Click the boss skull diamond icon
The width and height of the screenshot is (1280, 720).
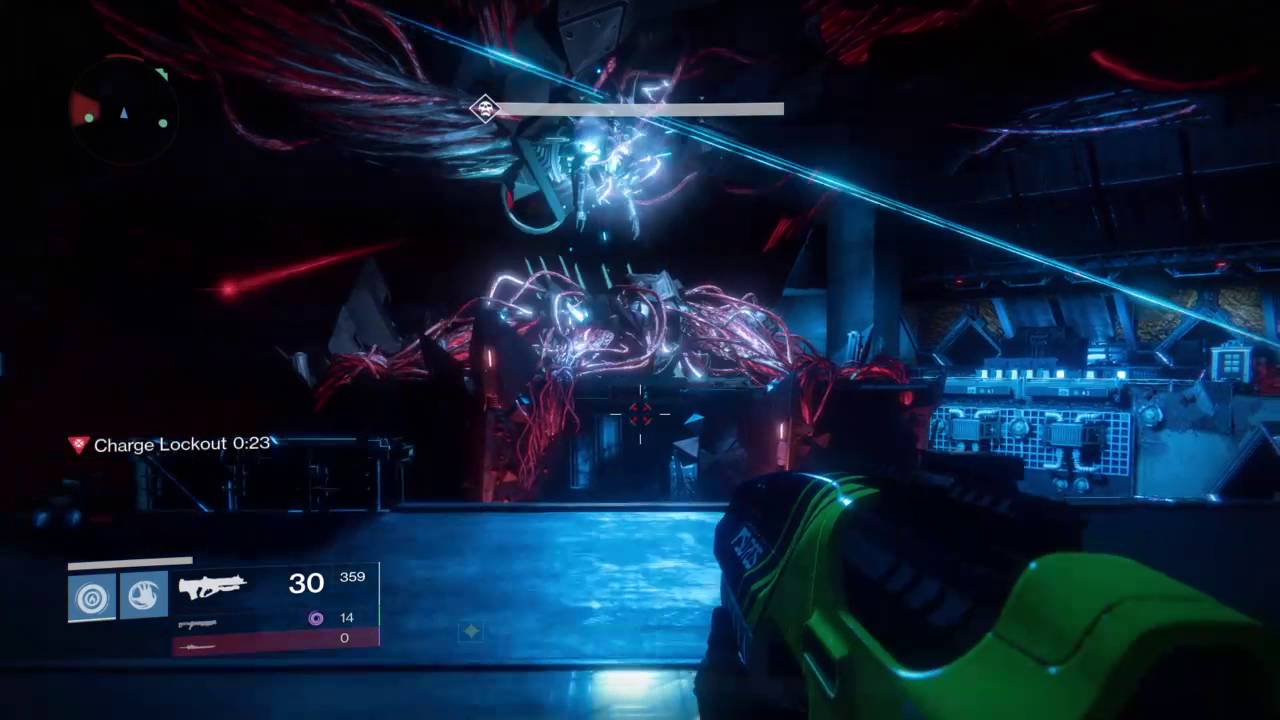pyautogui.click(x=485, y=108)
